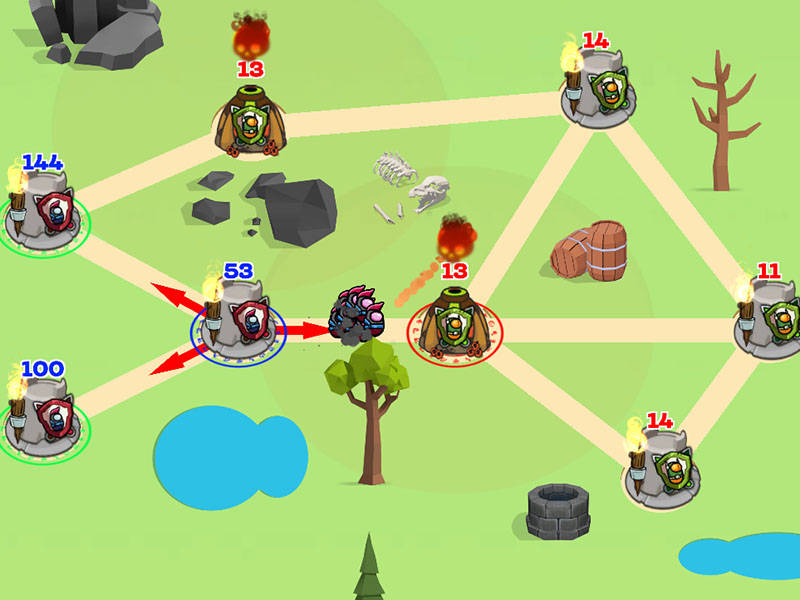The height and width of the screenshot is (600, 800).
Task: Select the blue tower with 100 troops
Action: pos(44,420)
